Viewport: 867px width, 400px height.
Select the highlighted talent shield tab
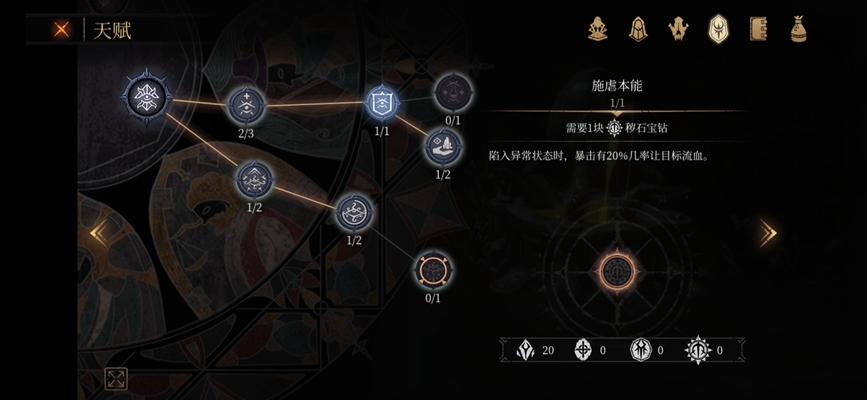(x=718, y=29)
